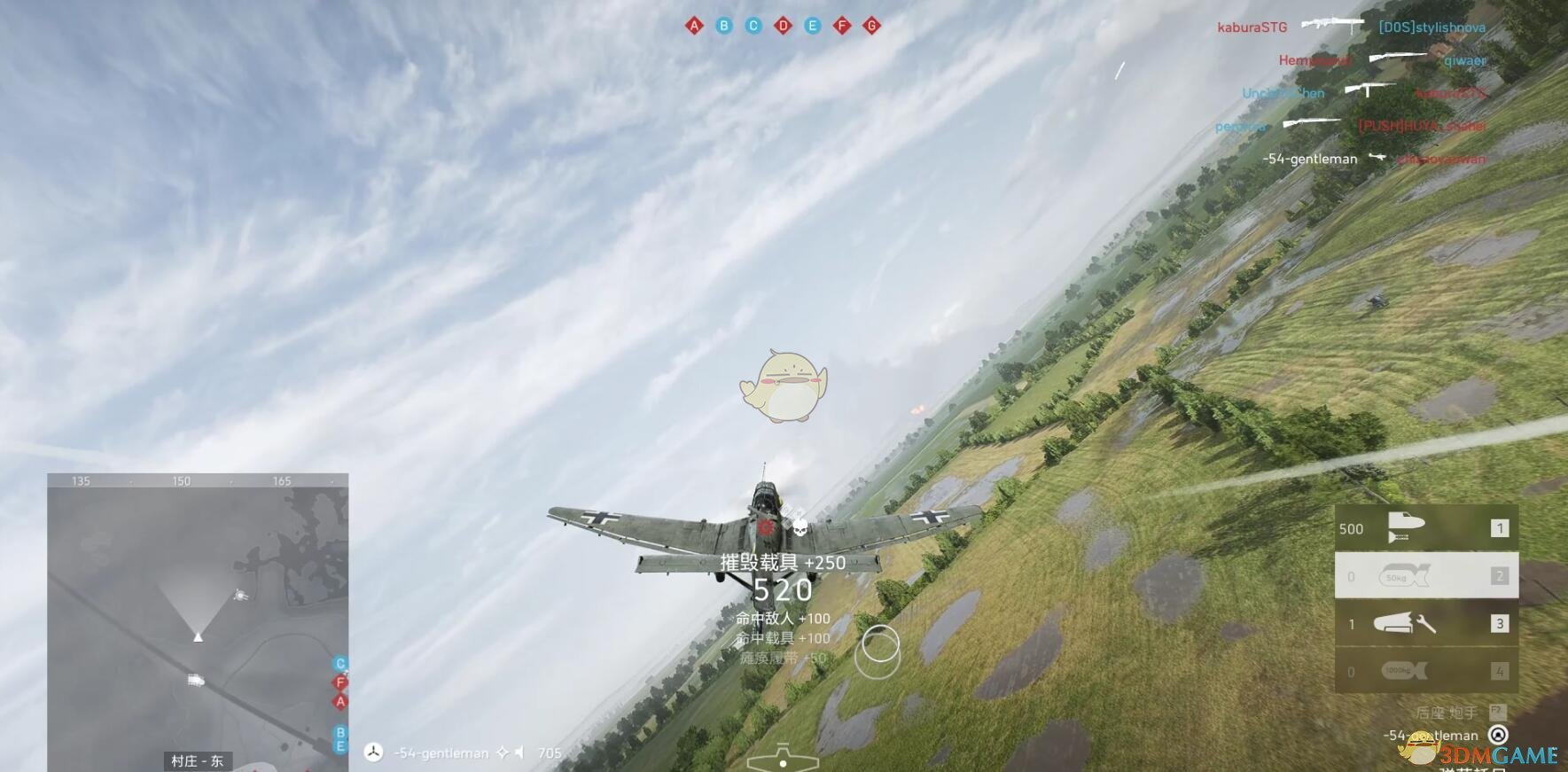The height and width of the screenshot is (772, 1568).
Task: Click the truck vehicle marker on the minimap
Action: [x=196, y=680]
